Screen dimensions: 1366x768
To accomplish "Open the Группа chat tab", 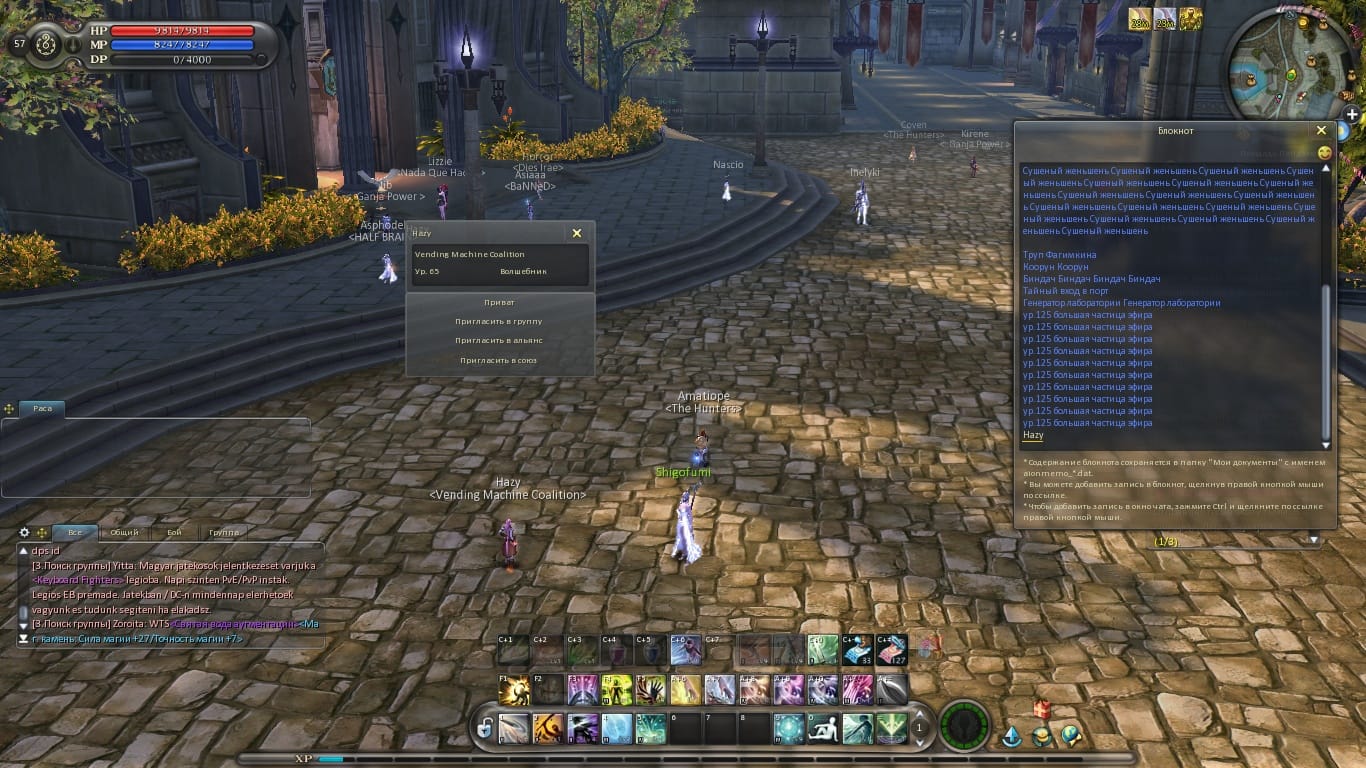I will (x=224, y=533).
